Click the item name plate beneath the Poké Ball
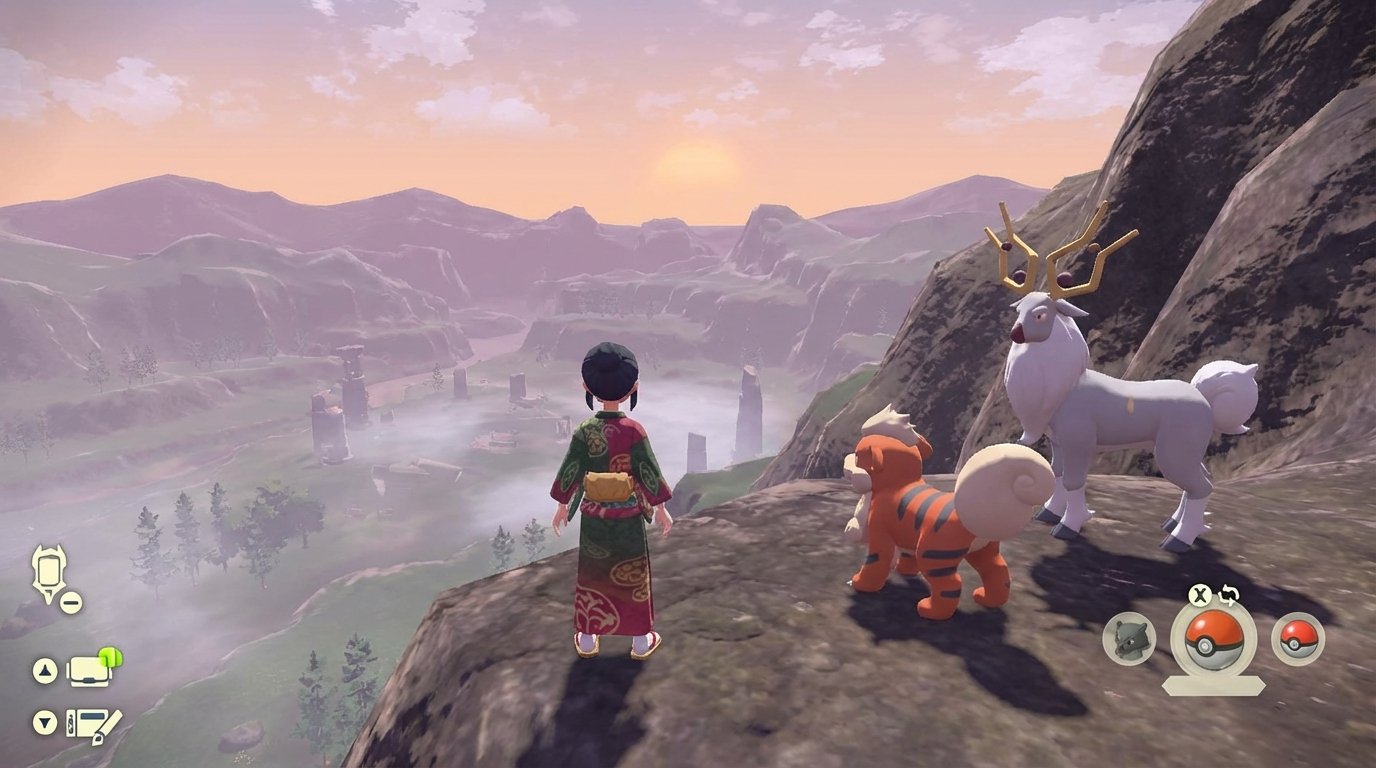 click(x=1212, y=684)
